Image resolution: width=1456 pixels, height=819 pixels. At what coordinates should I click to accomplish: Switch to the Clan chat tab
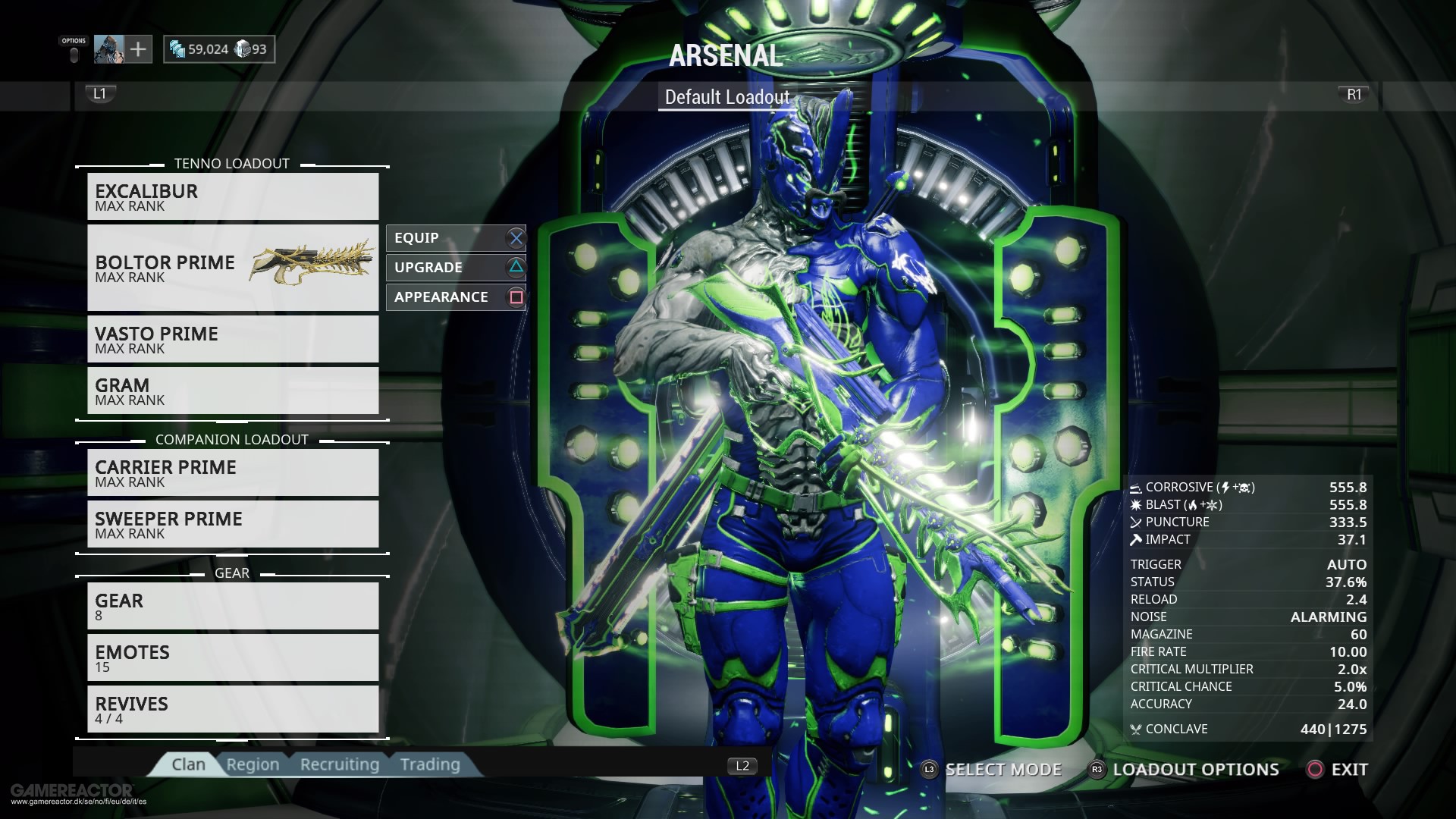click(x=188, y=764)
